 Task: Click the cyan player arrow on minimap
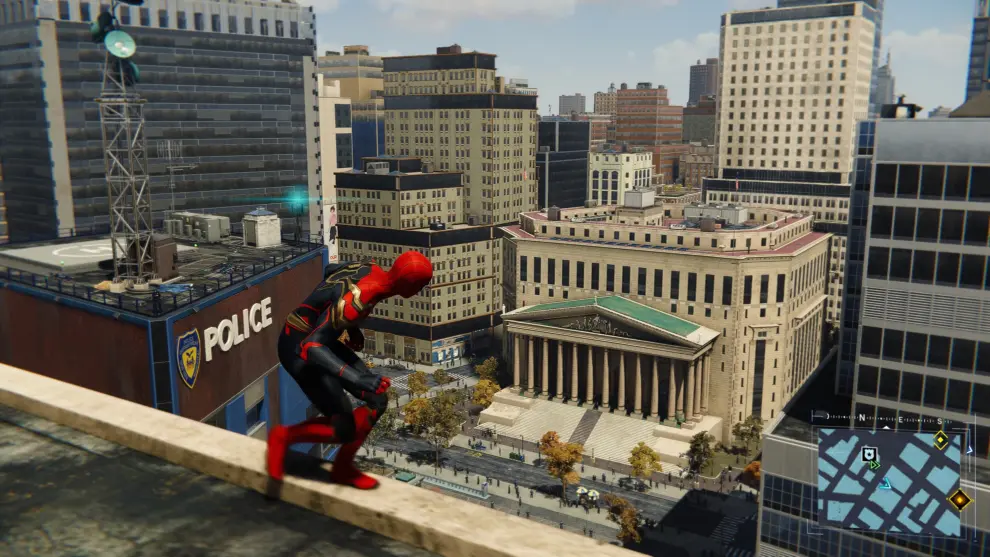click(x=885, y=484)
